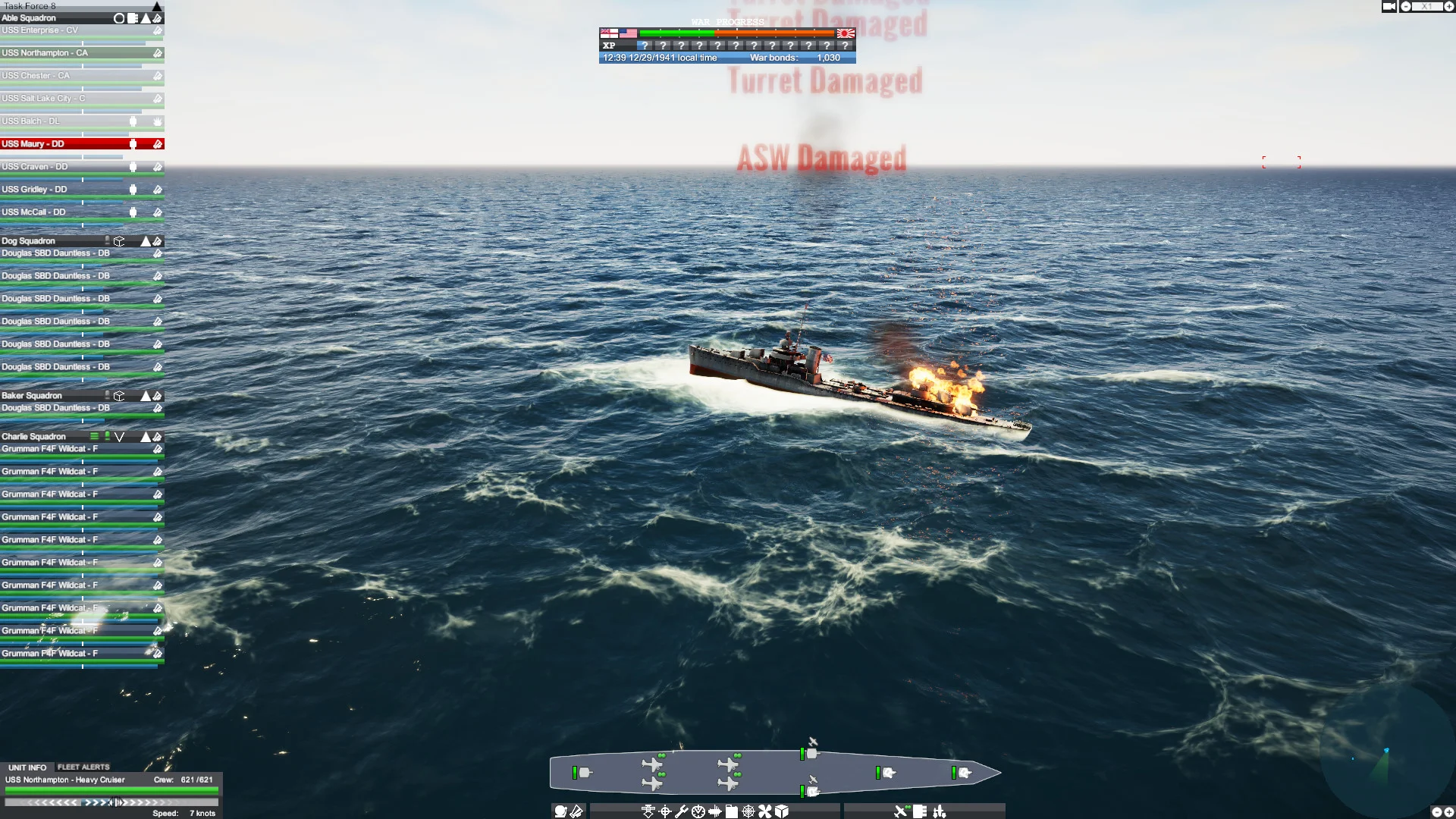Switch to the FLEET ALERTS tab
1456x819 pixels.
coord(83,767)
